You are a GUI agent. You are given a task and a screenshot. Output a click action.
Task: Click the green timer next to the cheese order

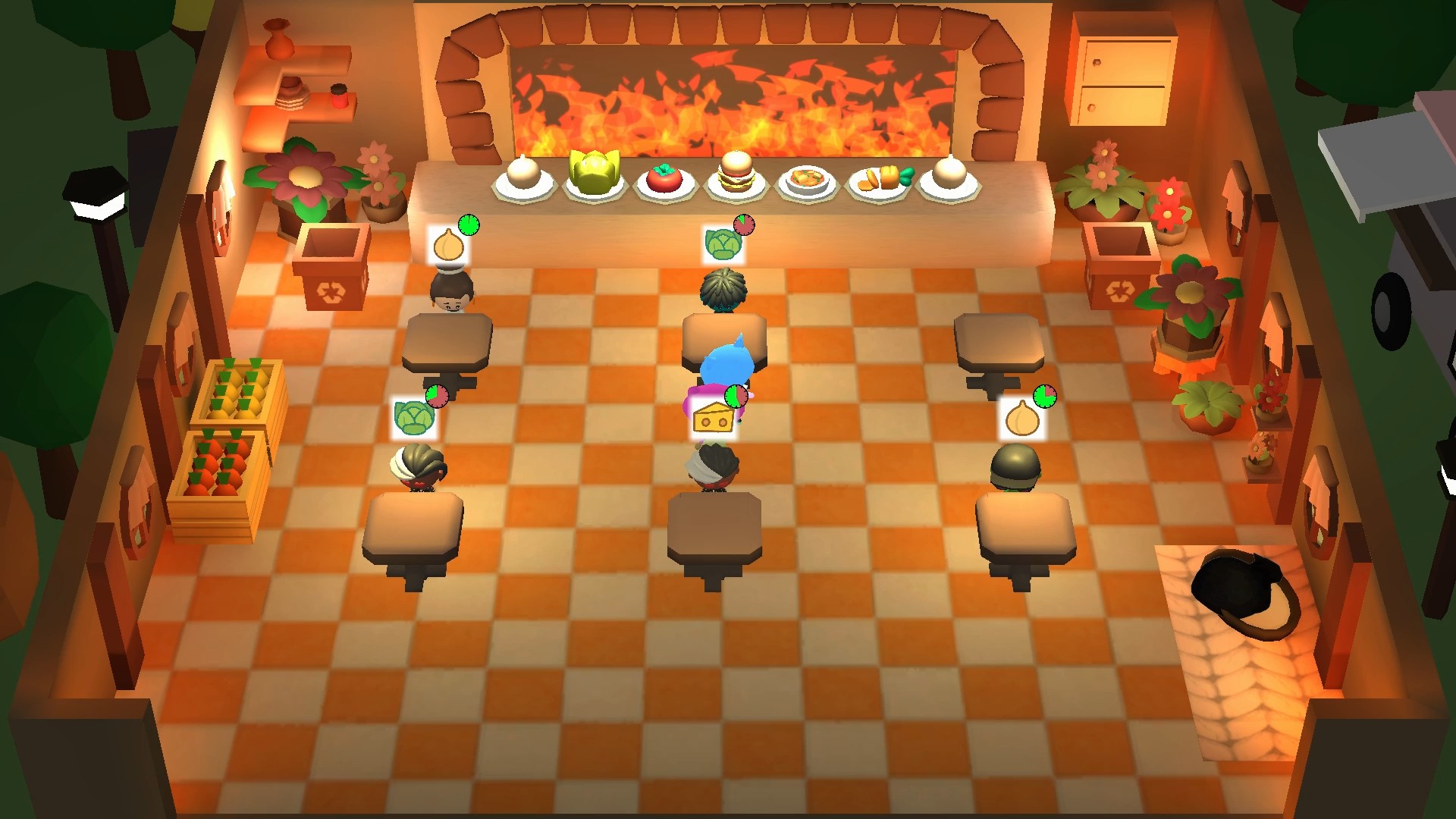[737, 396]
